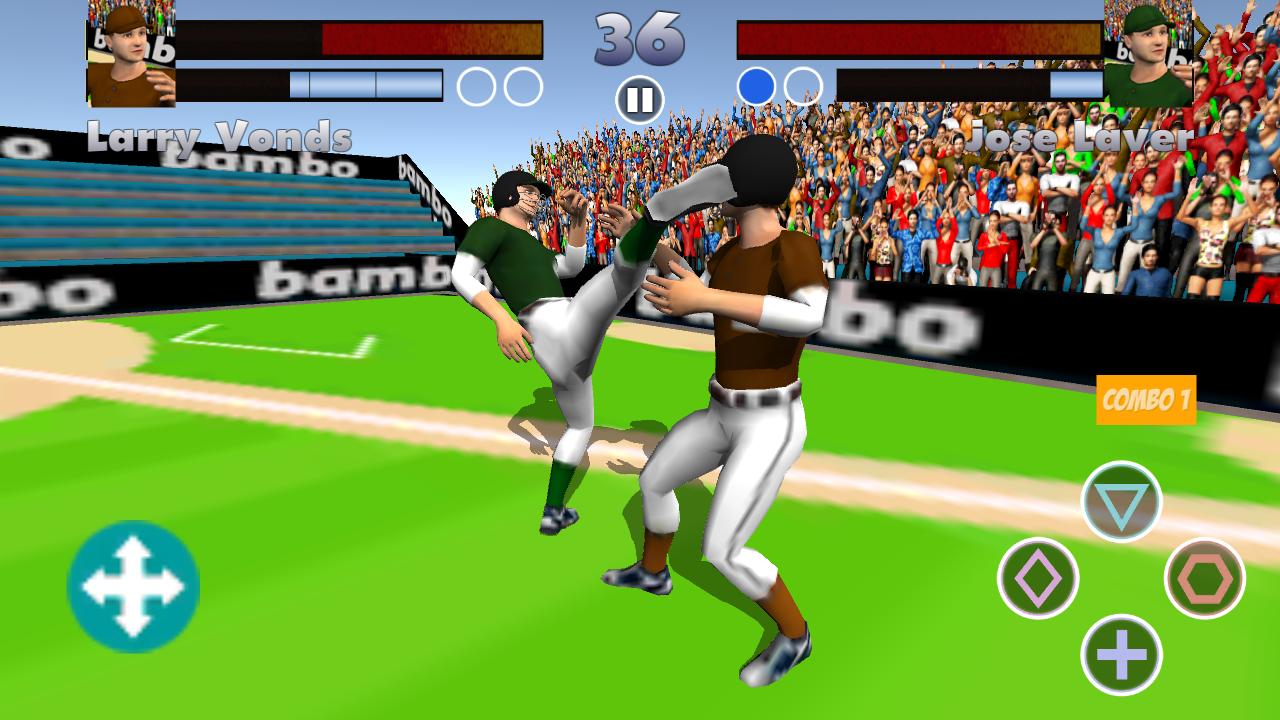
Task: Tap Larry Vonds' first round-win circle
Action: coord(477,86)
